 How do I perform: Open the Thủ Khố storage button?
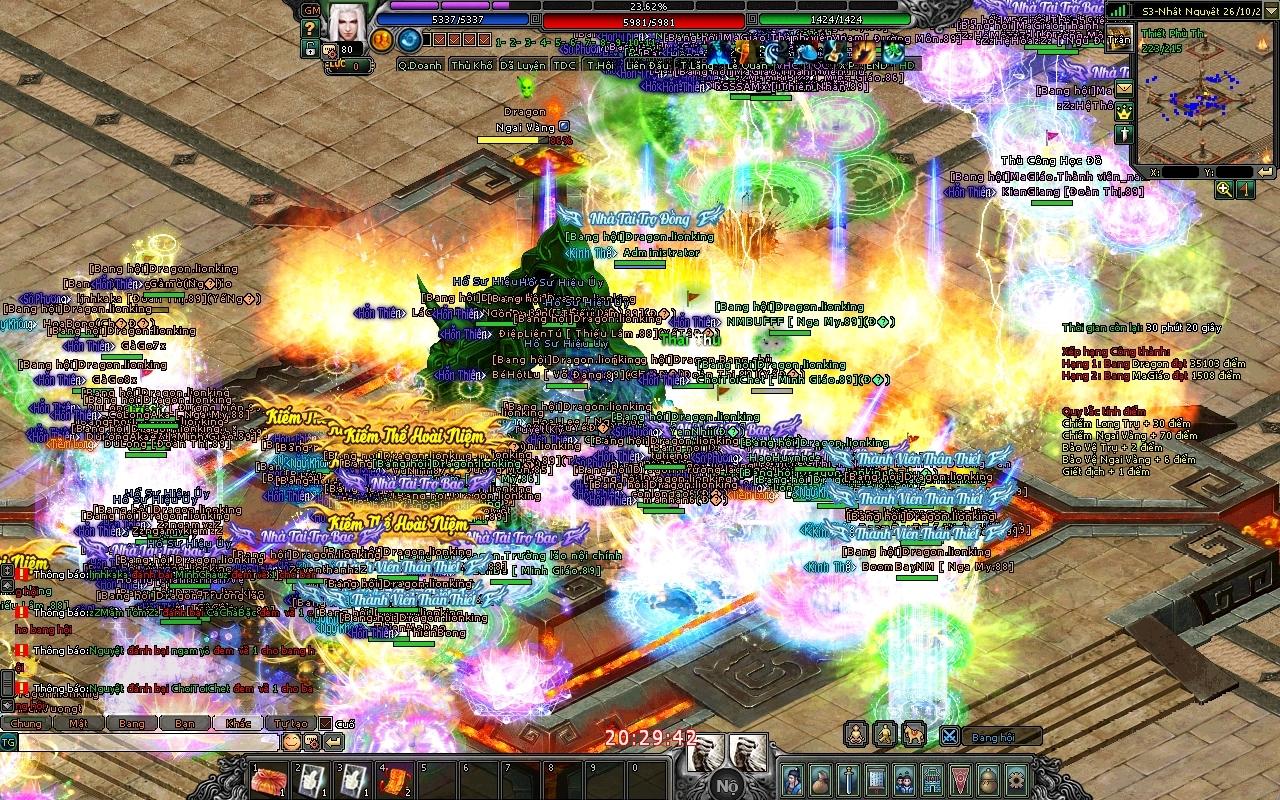pos(471,65)
